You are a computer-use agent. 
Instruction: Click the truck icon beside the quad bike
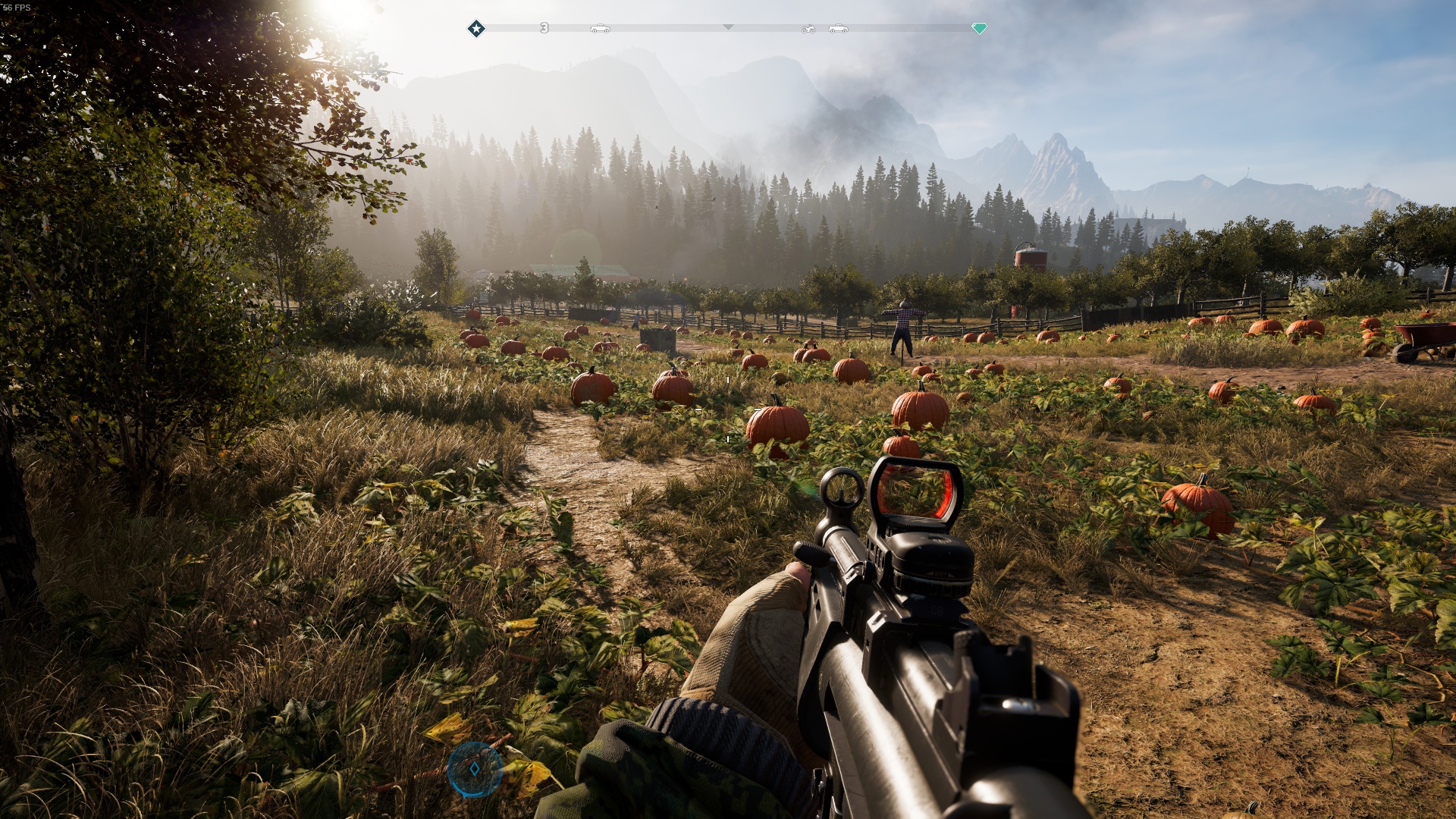pos(838,29)
